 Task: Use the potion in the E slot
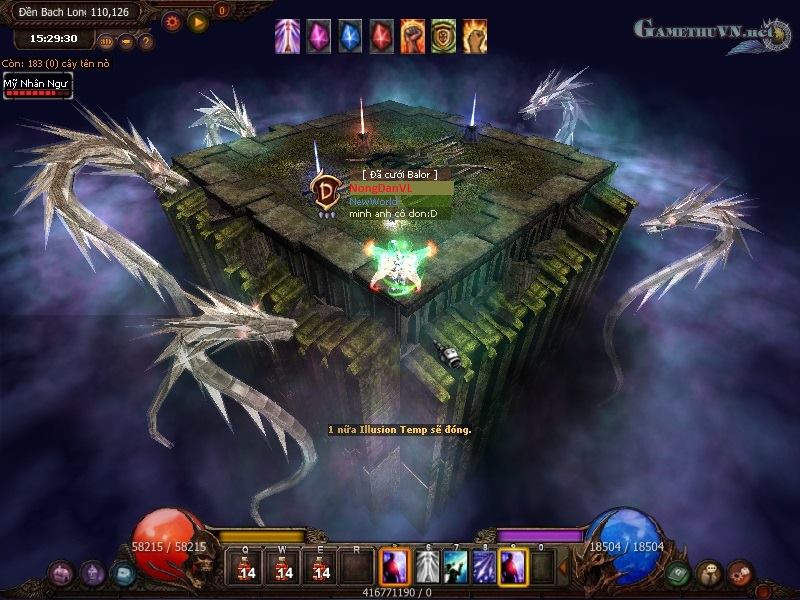(321, 568)
